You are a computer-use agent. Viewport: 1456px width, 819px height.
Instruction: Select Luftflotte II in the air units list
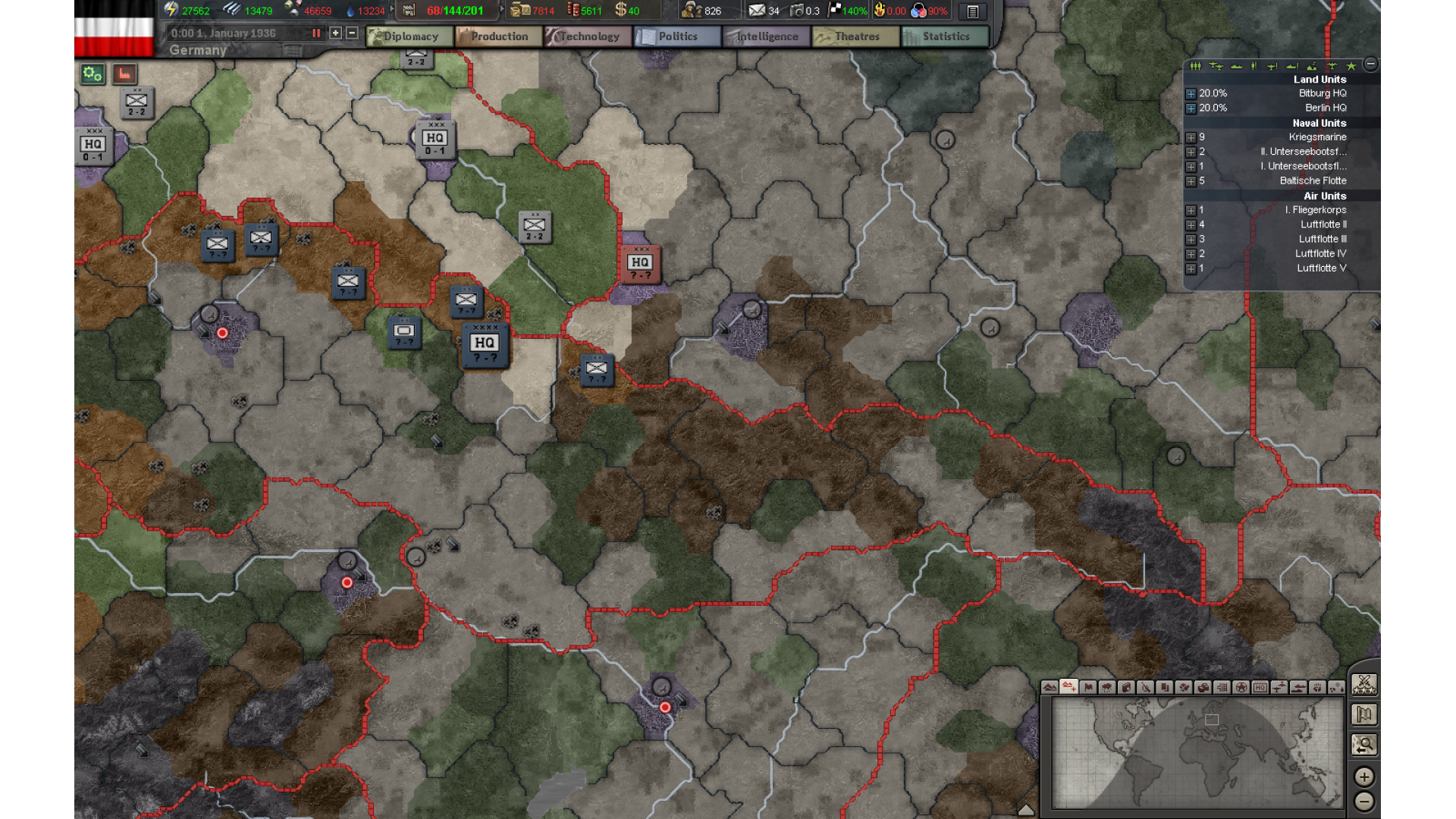1323,224
